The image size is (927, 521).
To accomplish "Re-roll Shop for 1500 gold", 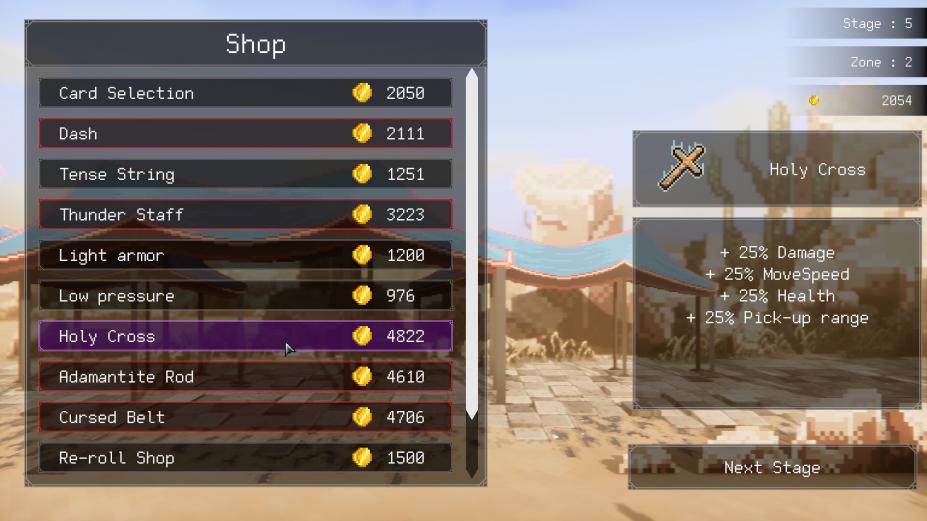I will 245,458.
